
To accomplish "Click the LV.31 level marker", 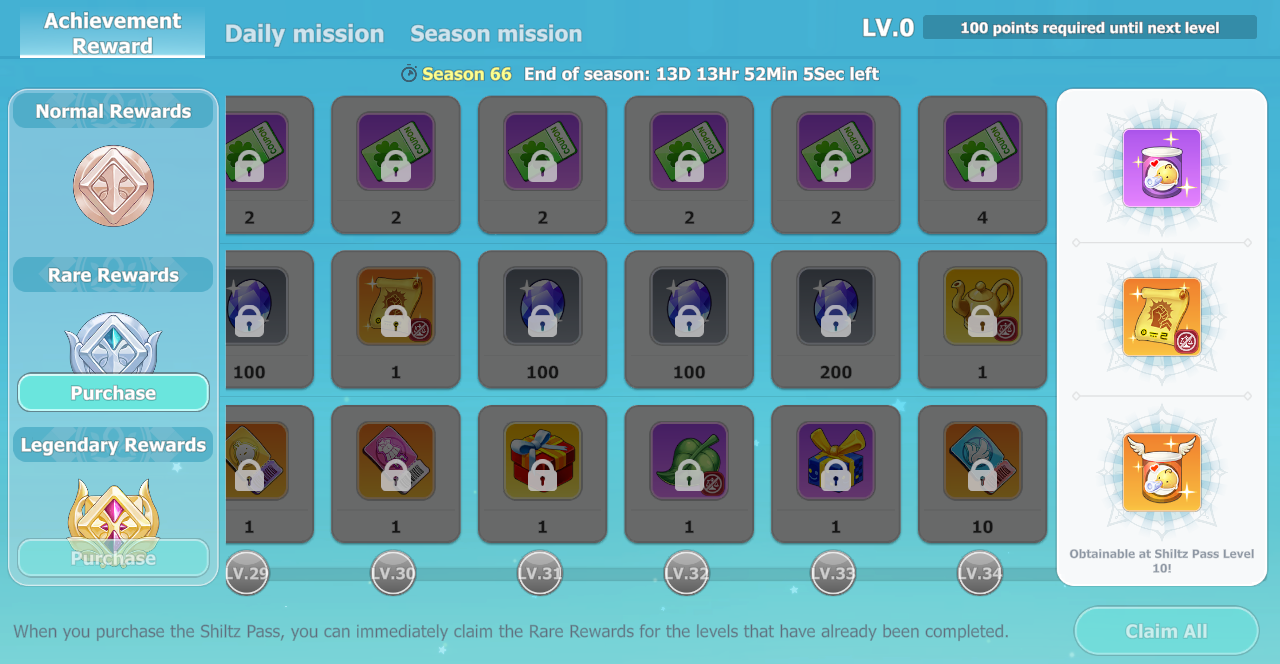I will (540, 573).
